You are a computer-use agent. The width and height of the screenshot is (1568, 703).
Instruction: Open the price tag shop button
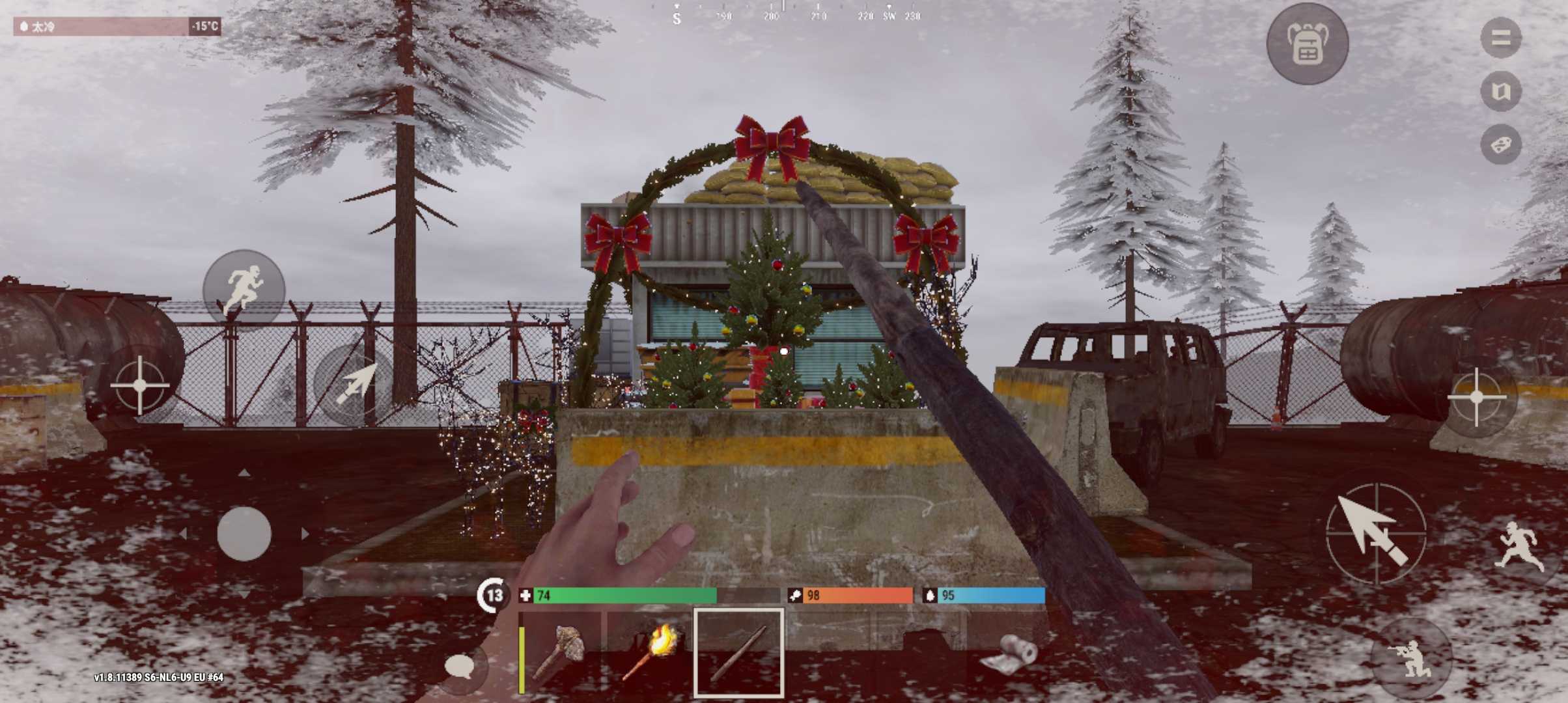pyautogui.click(x=1500, y=145)
